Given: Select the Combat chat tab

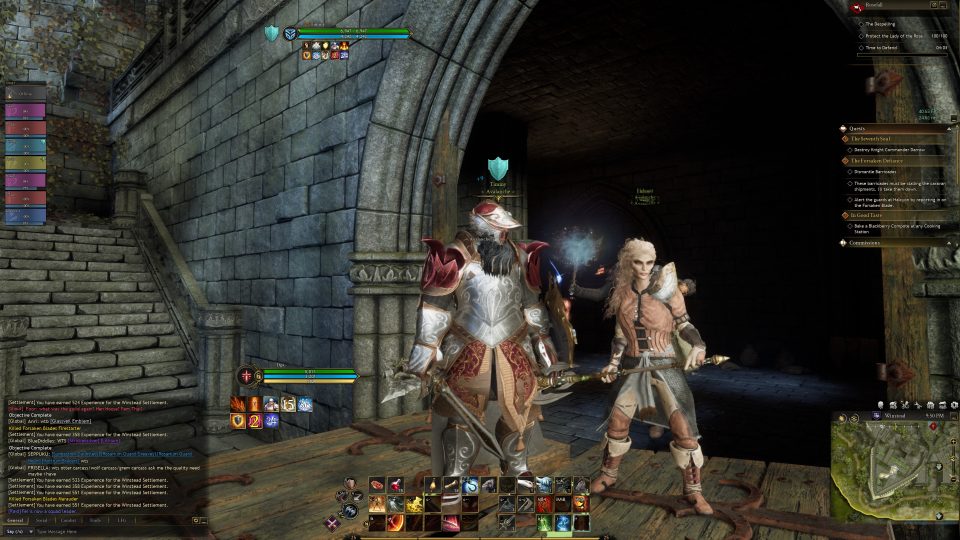Looking at the screenshot, I should (68, 520).
